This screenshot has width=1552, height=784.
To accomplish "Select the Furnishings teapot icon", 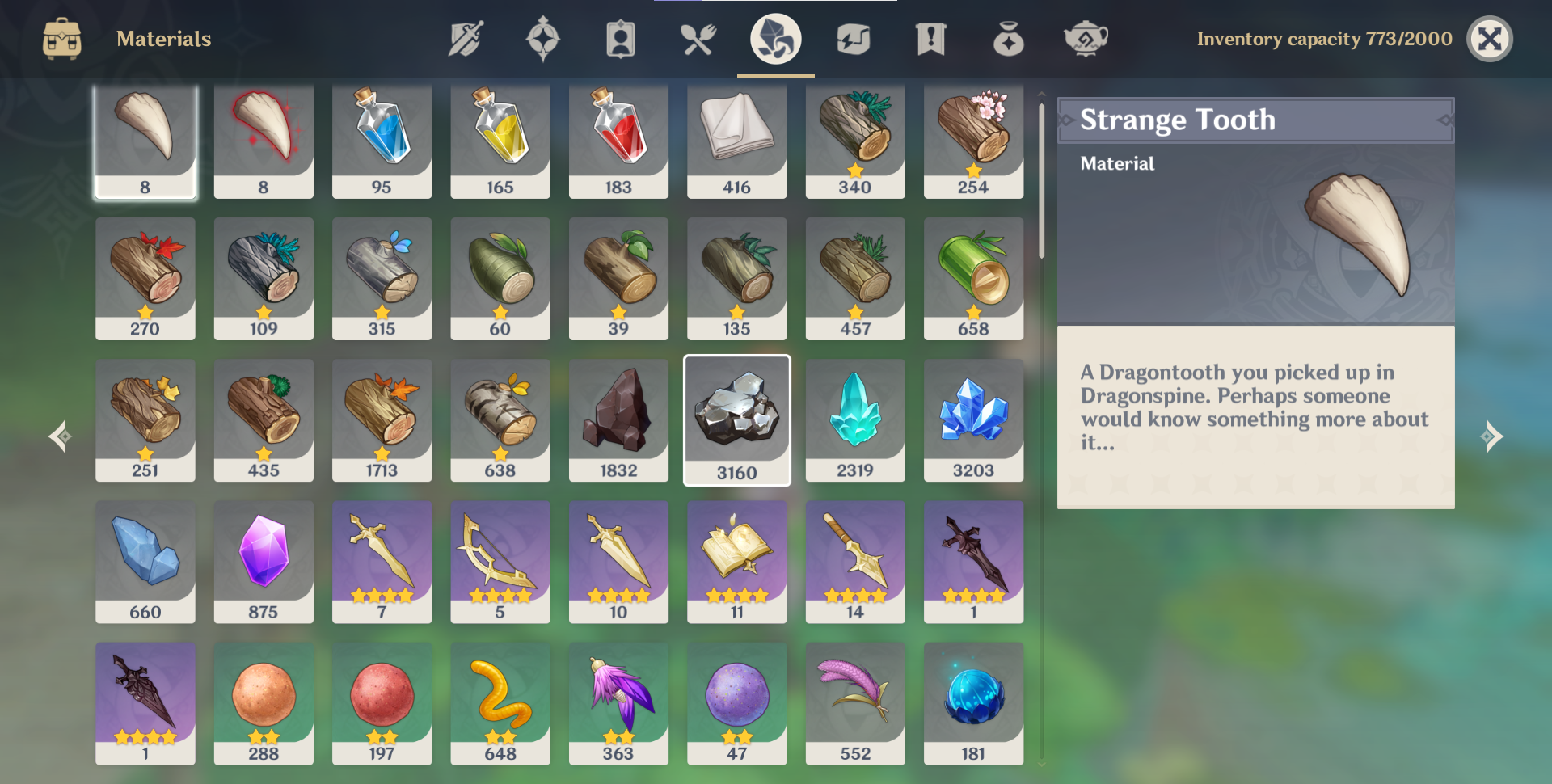I will (x=1085, y=38).
